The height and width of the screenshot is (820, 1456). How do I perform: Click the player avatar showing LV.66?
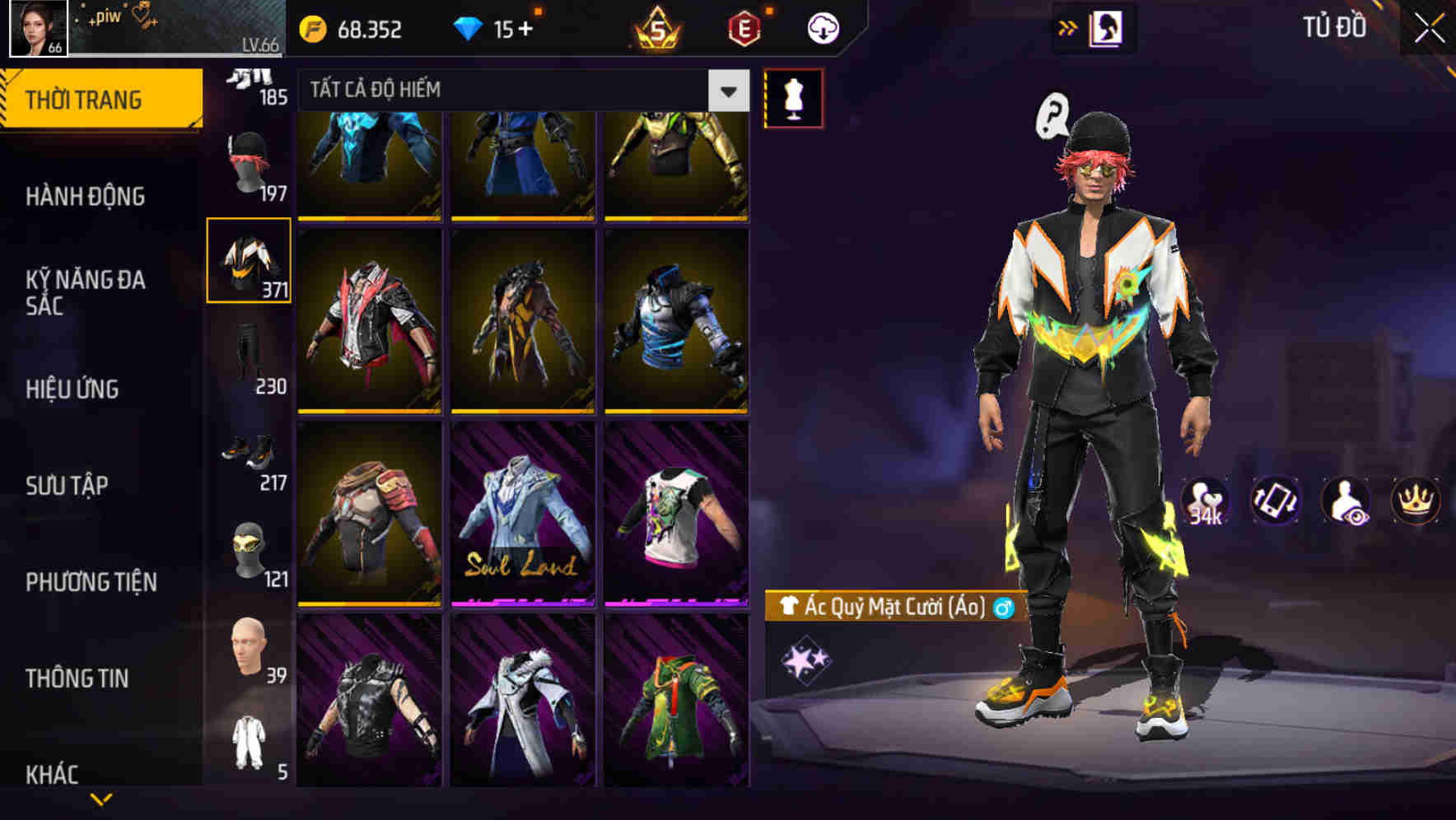[x=35, y=30]
